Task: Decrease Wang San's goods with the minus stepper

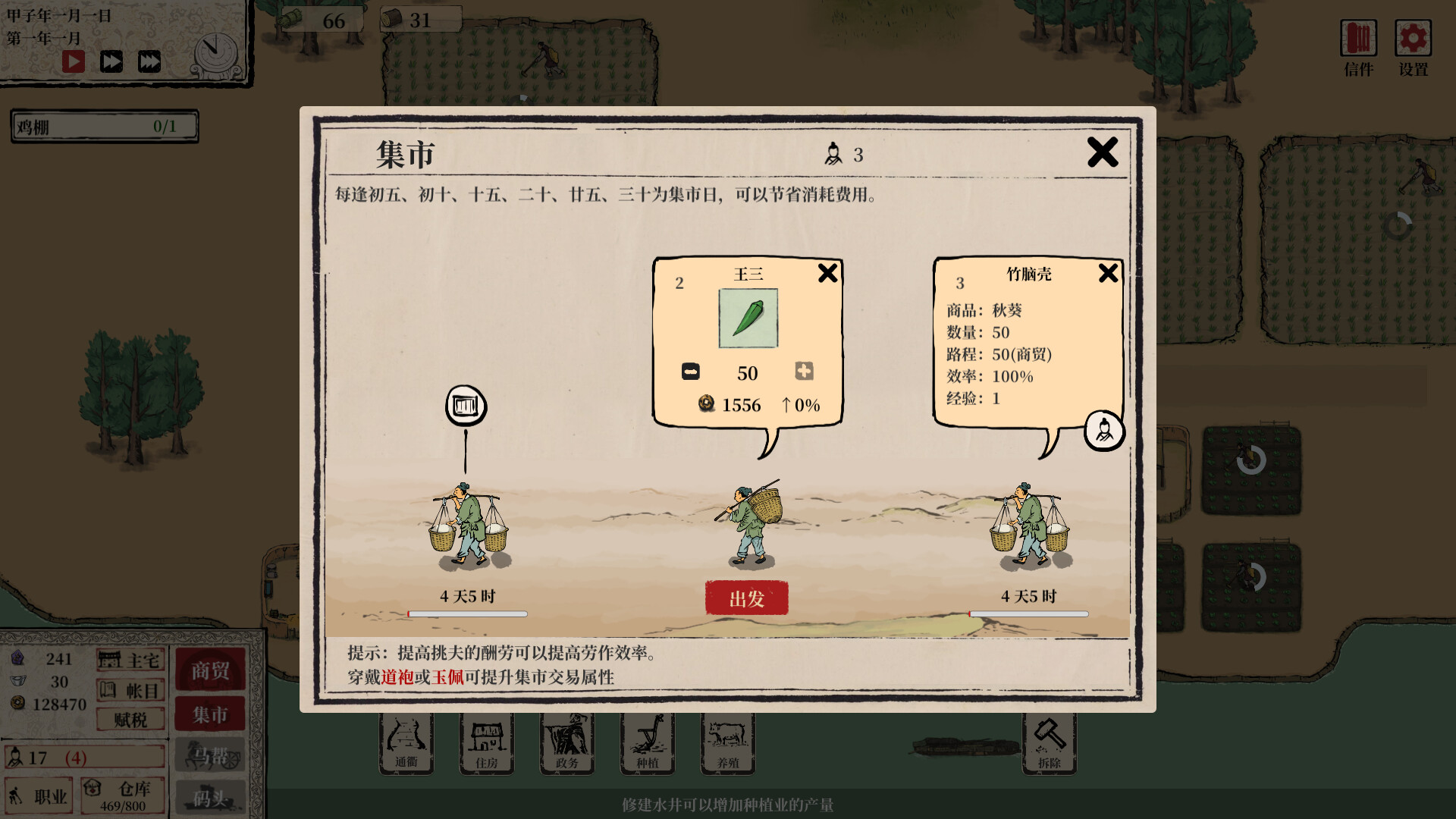Action: 691,372
